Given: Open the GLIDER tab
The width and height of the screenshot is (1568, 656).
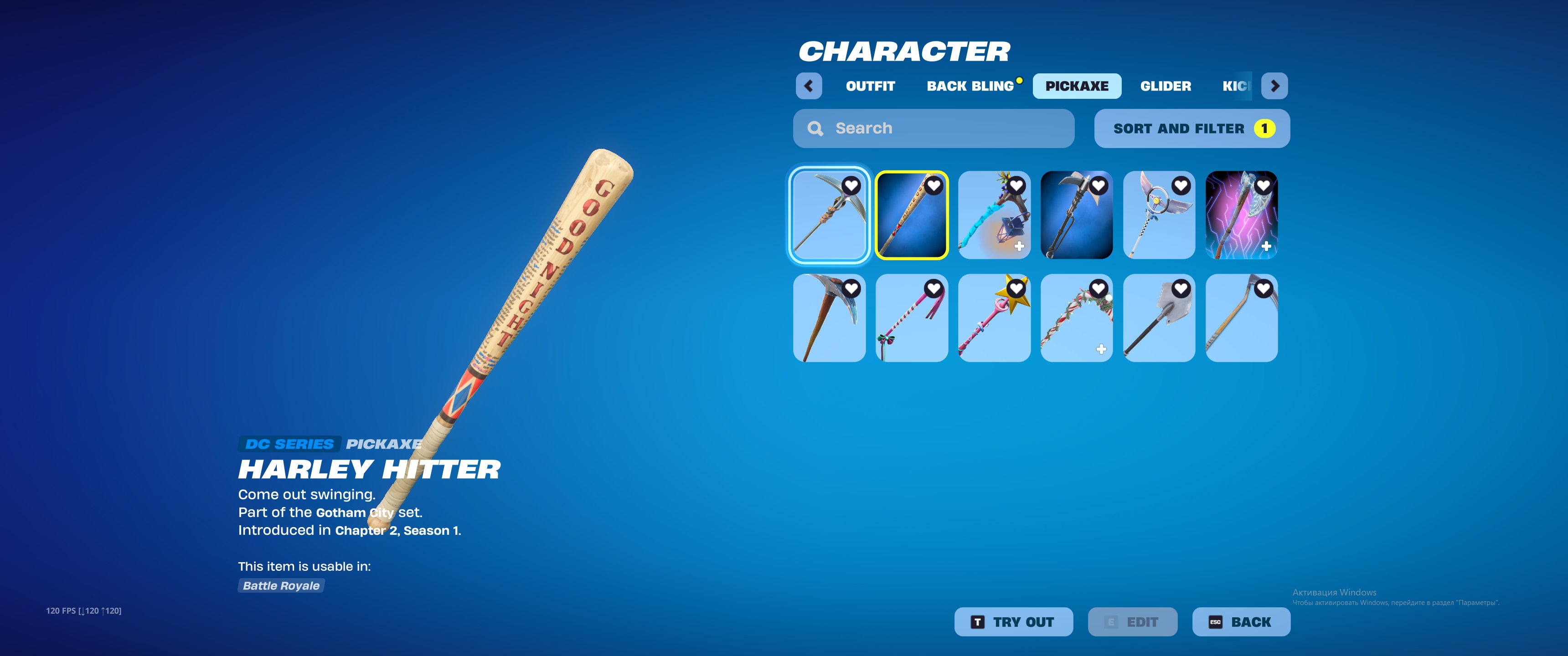Looking at the screenshot, I should click(1166, 86).
